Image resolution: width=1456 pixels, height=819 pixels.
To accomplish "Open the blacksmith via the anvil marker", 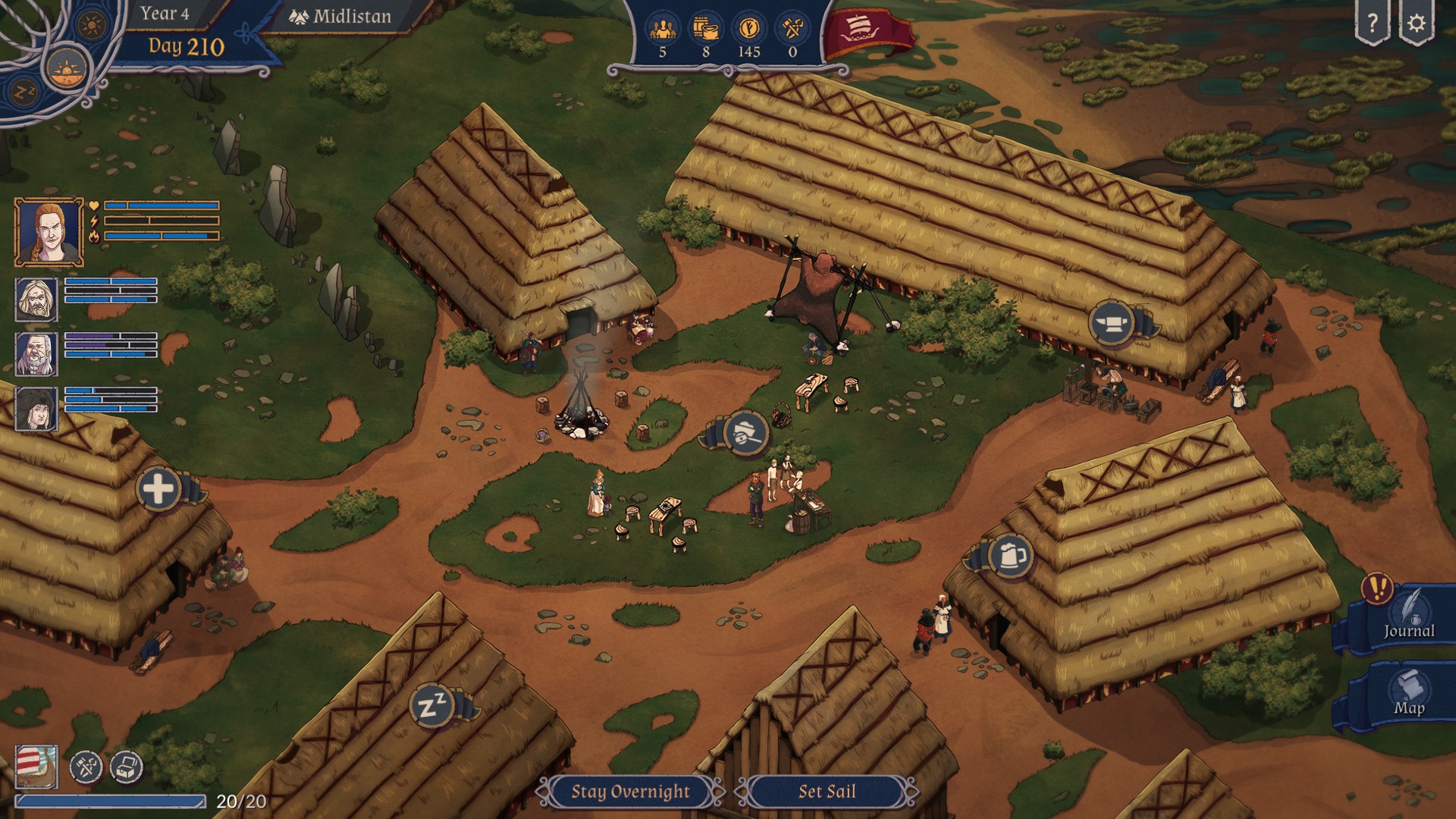I will (x=1112, y=323).
